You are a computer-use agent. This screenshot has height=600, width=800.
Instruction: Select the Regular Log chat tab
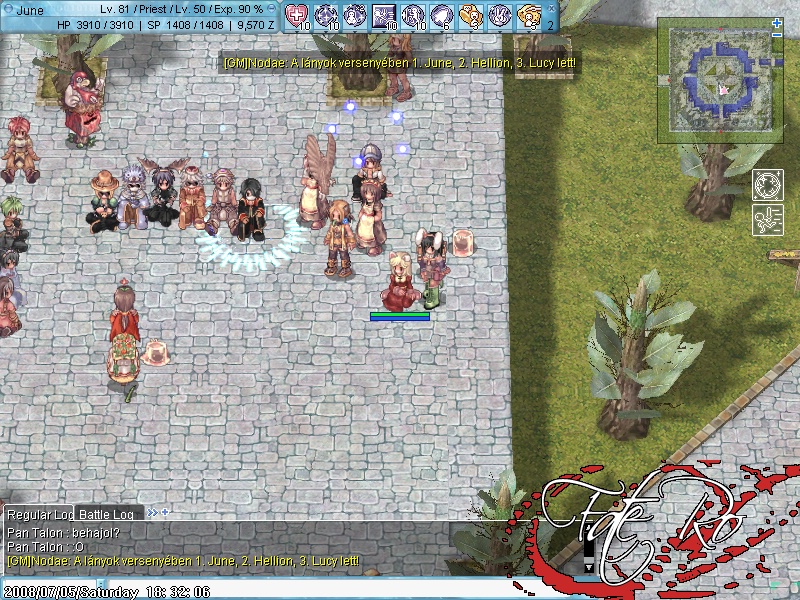click(x=38, y=514)
